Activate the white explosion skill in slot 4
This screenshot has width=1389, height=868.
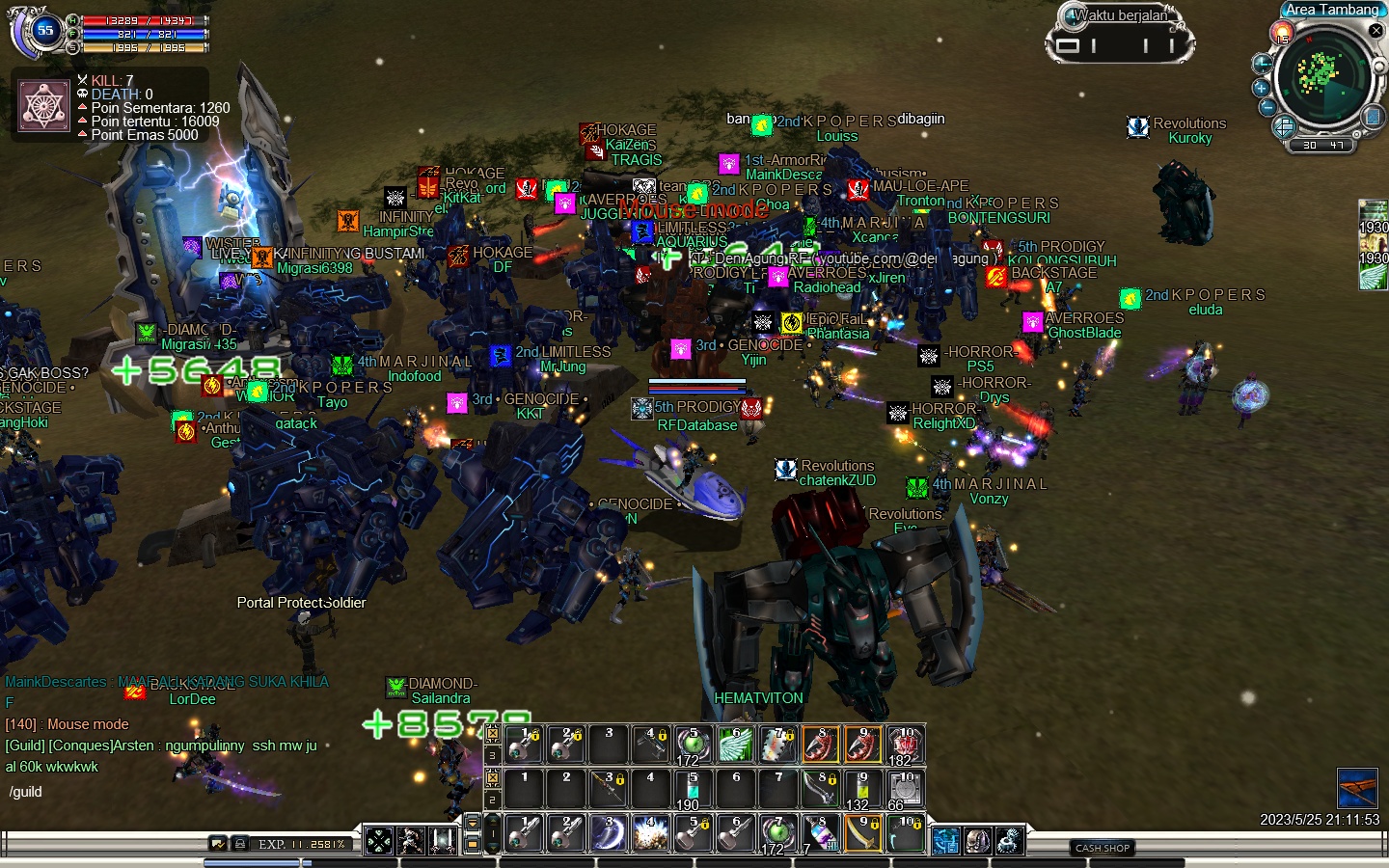coord(650,833)
